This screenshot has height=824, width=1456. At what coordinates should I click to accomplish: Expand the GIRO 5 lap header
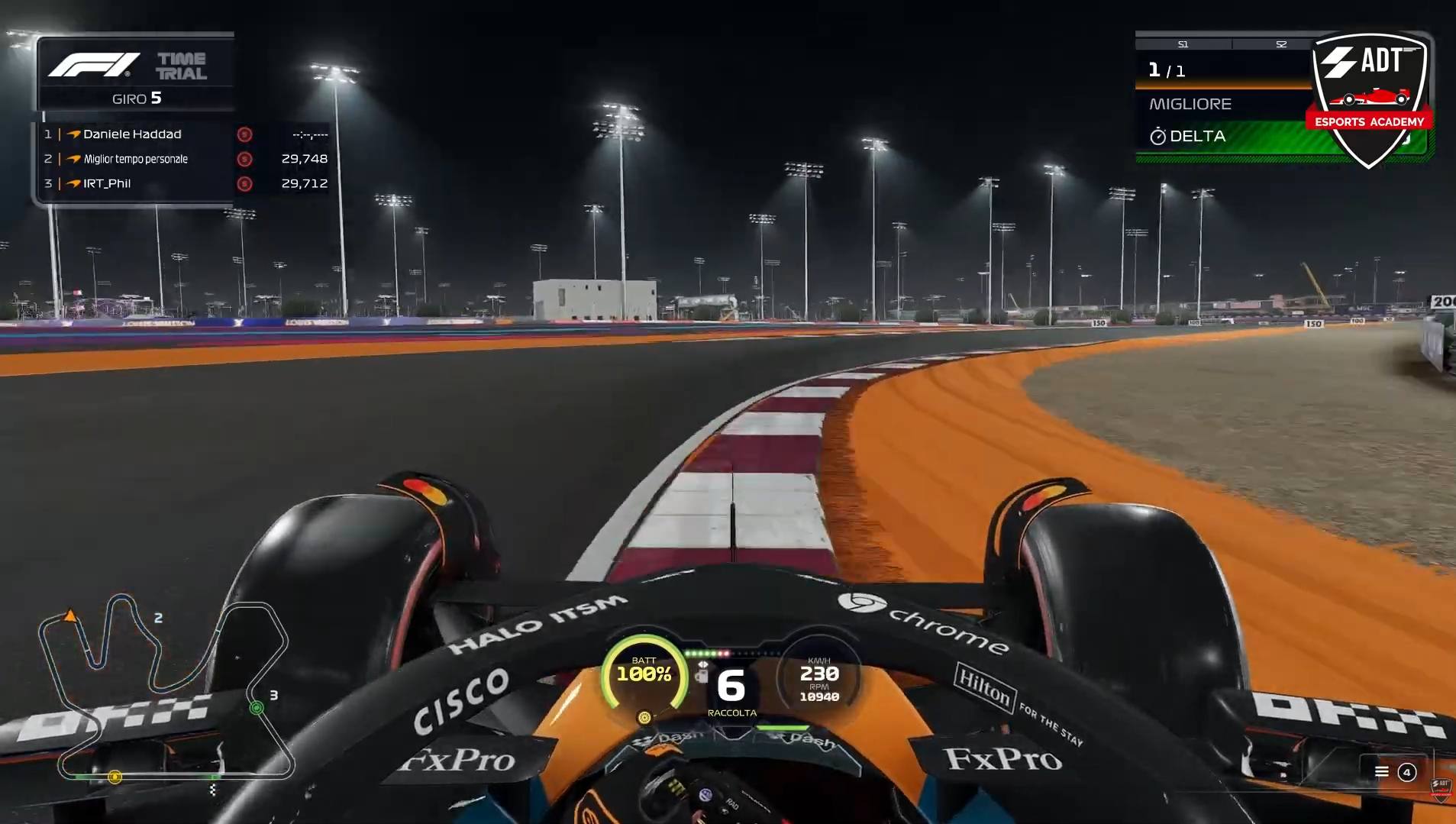[136, 99]
